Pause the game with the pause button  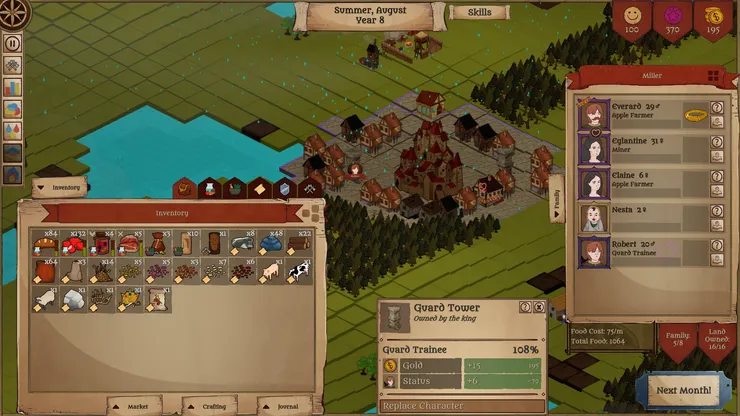click(x=13, y=43)
